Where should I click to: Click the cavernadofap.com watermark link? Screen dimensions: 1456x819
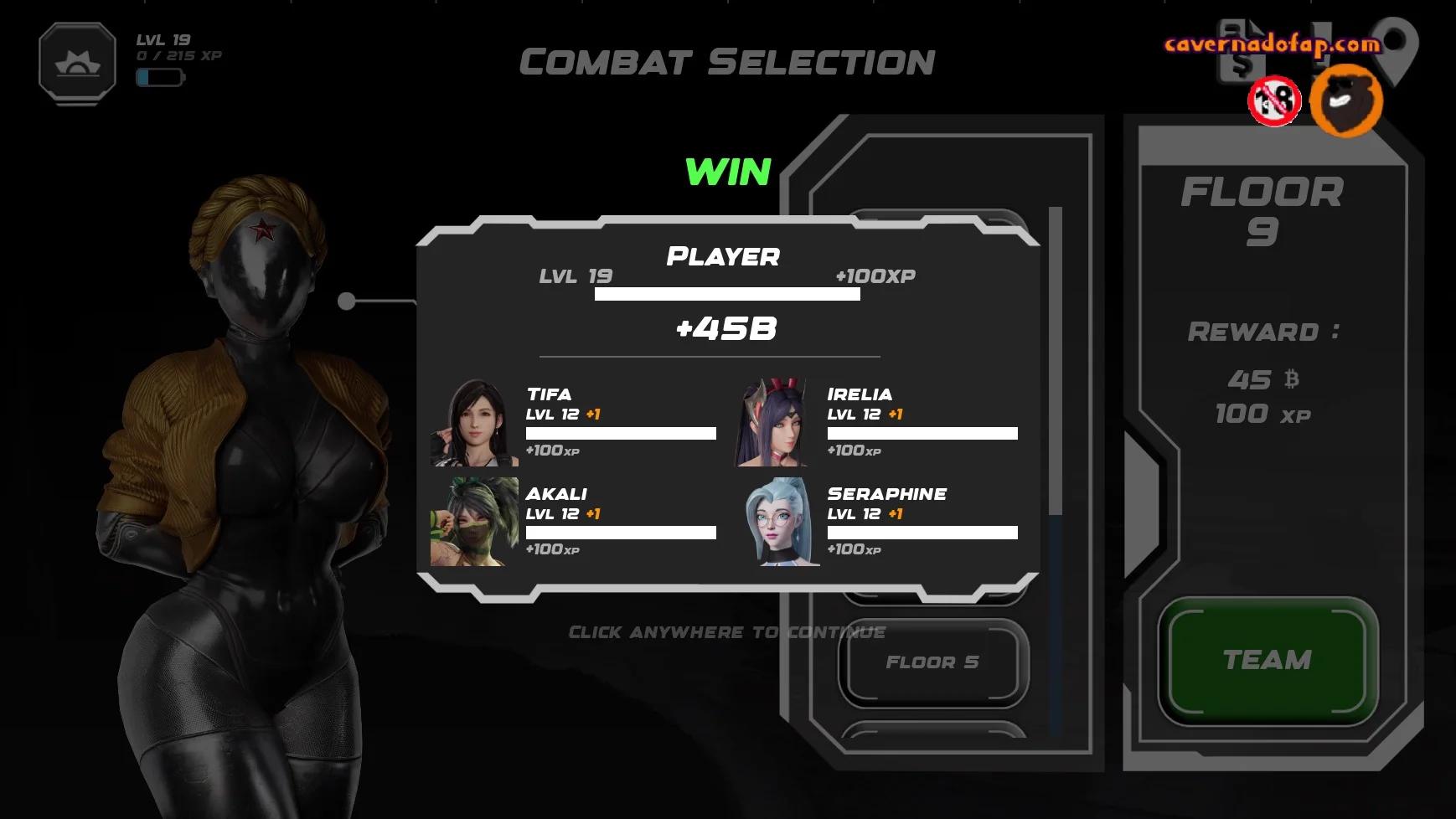point(1272,44)
